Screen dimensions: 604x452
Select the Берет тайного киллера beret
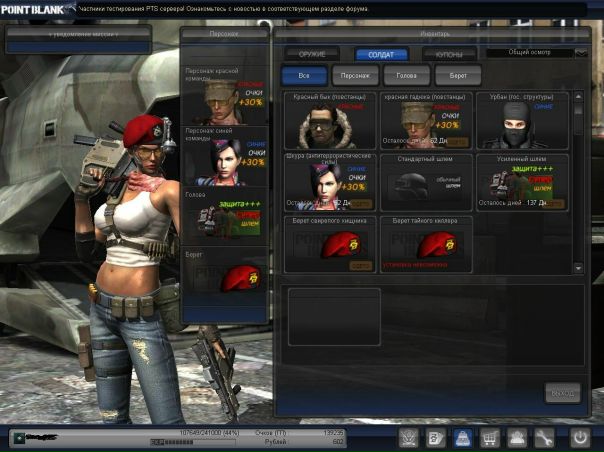point(427,243)
